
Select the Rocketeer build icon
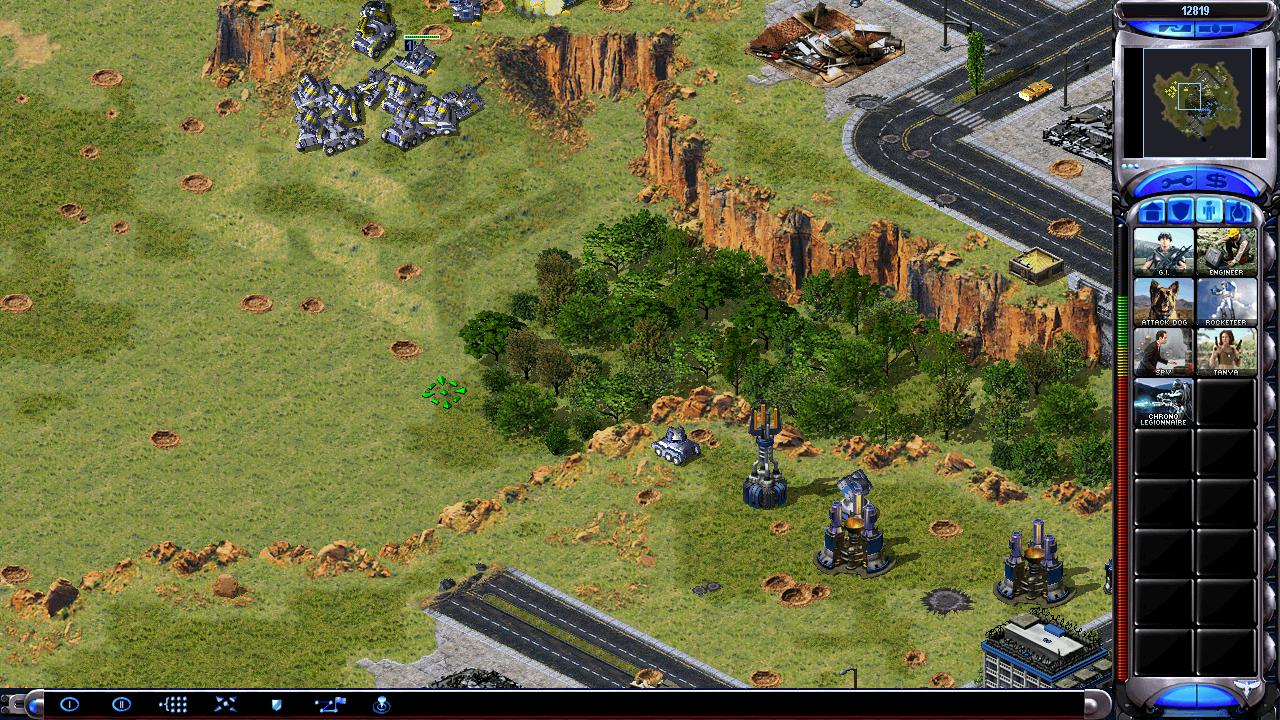point(1226,301)
